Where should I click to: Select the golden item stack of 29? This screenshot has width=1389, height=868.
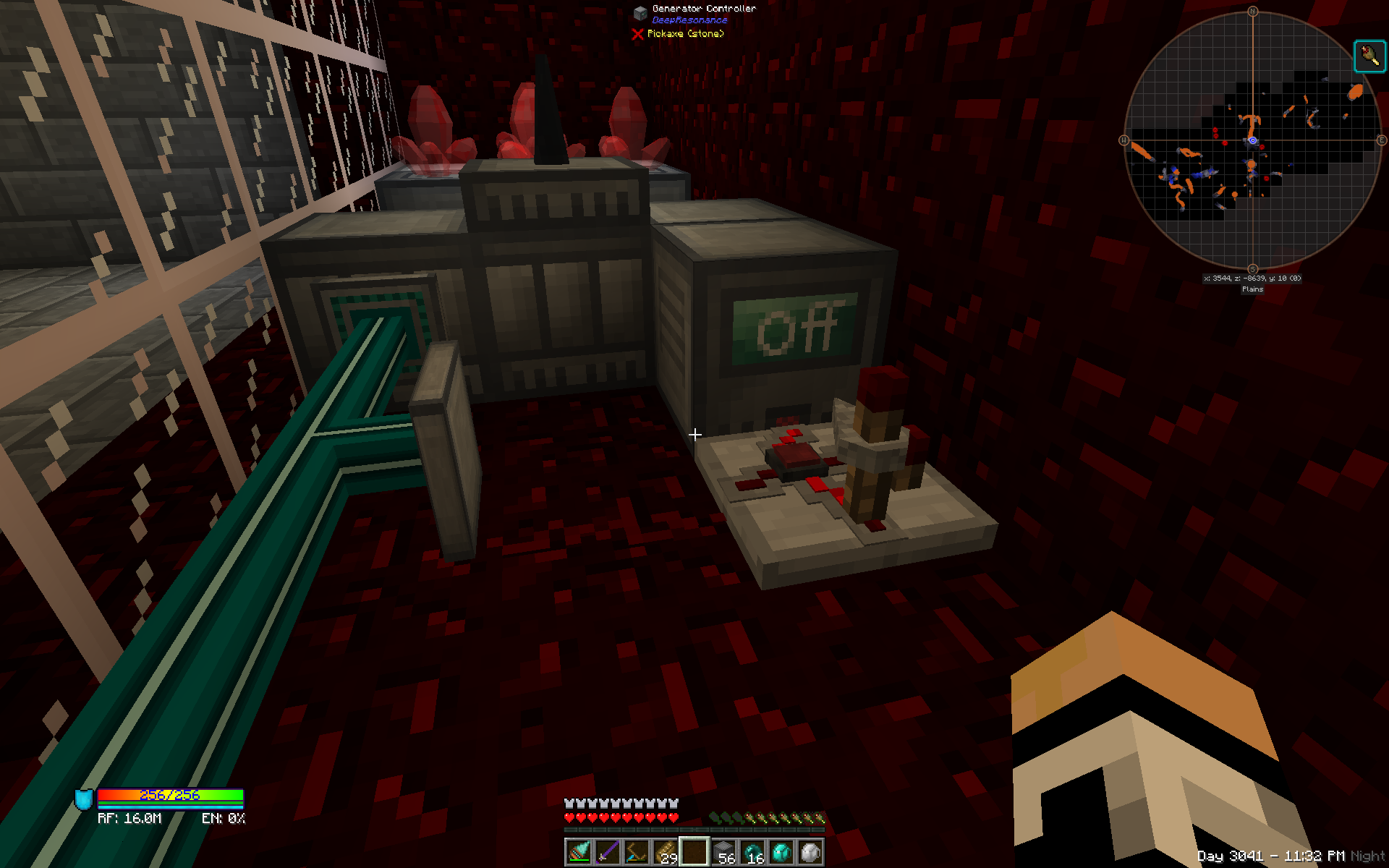[x=666, y=851]
